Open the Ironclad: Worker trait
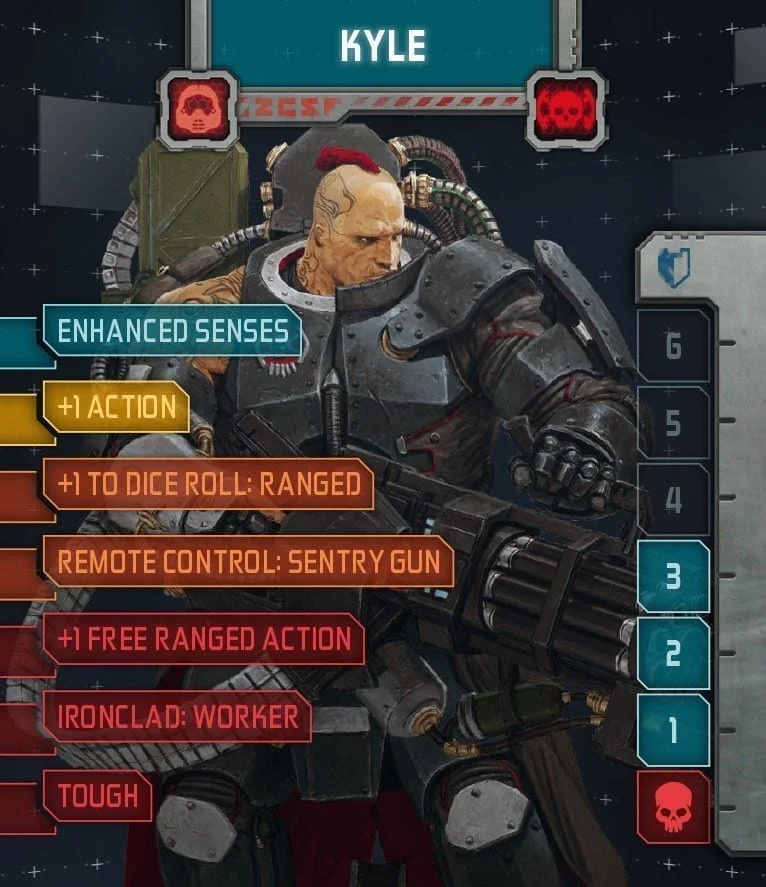This screenshot has width=766, height=887. [176, 716]
